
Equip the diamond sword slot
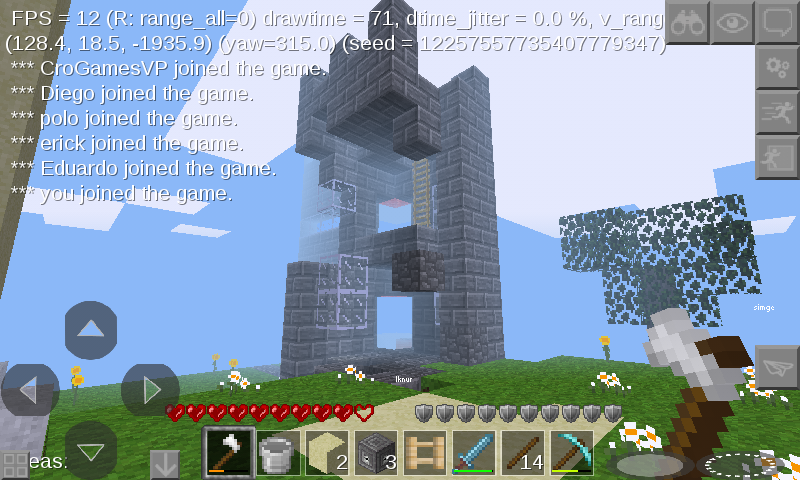coord(473,453)
